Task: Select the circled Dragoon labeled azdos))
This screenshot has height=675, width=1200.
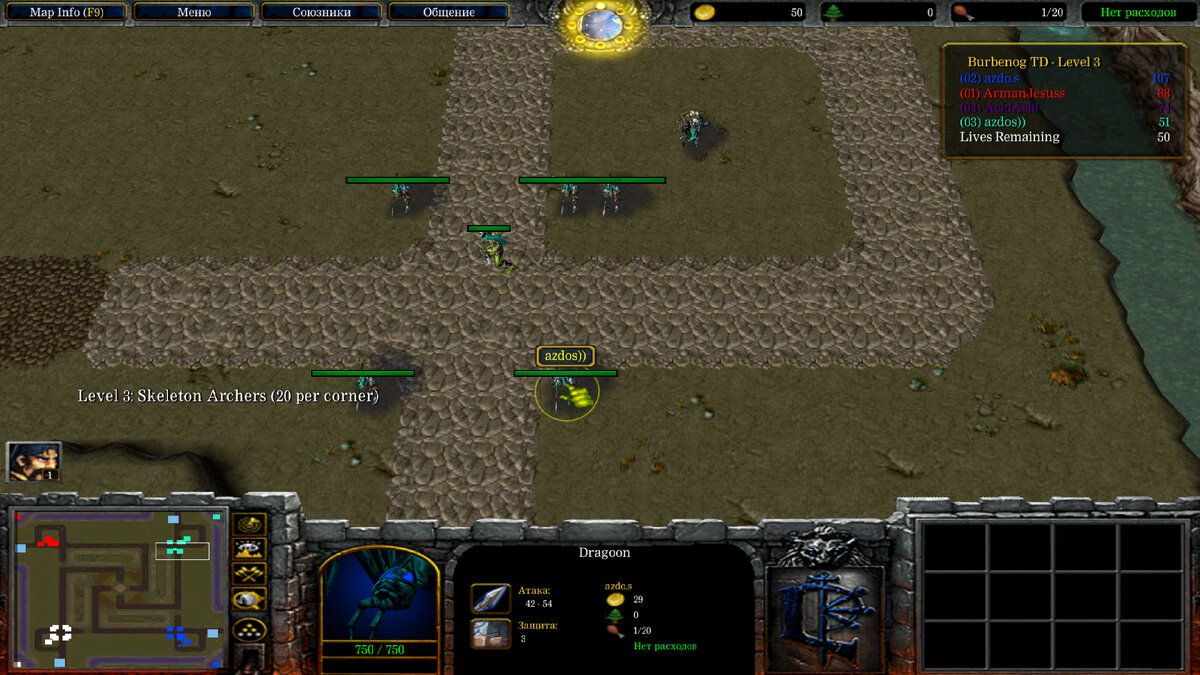Action: point(568,393)
